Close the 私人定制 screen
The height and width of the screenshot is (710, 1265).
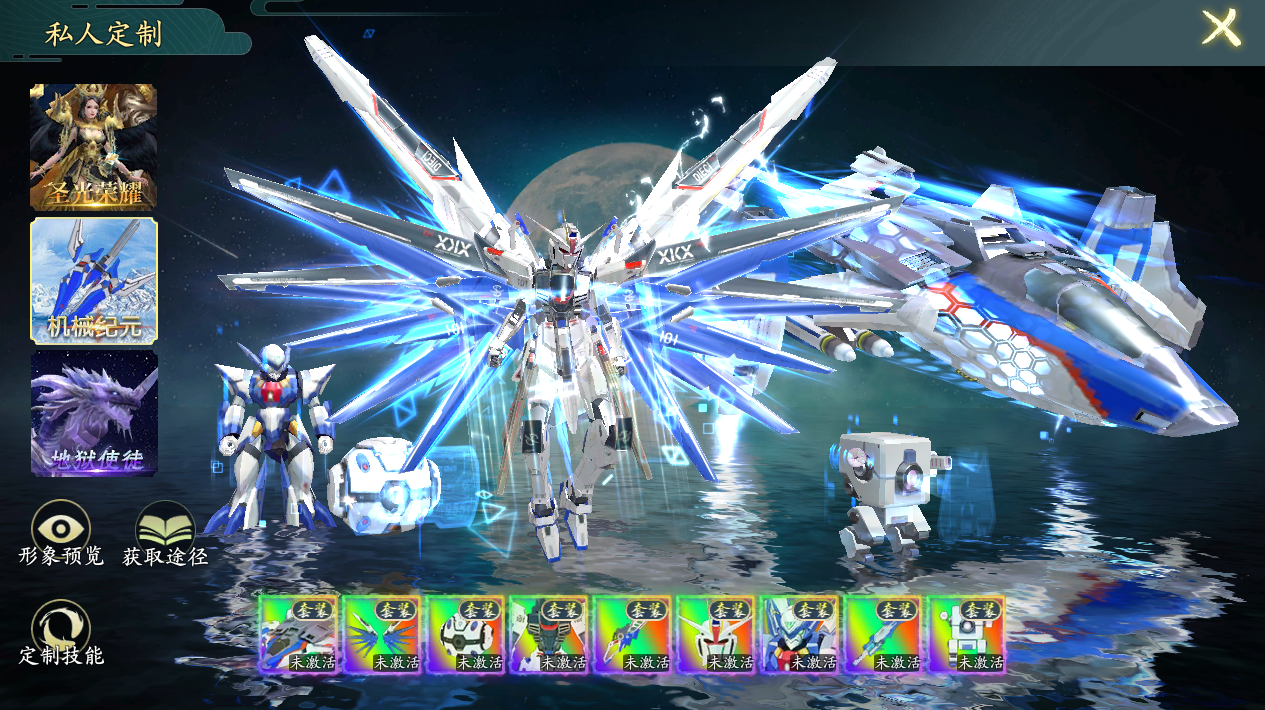tap(1220, 28)
